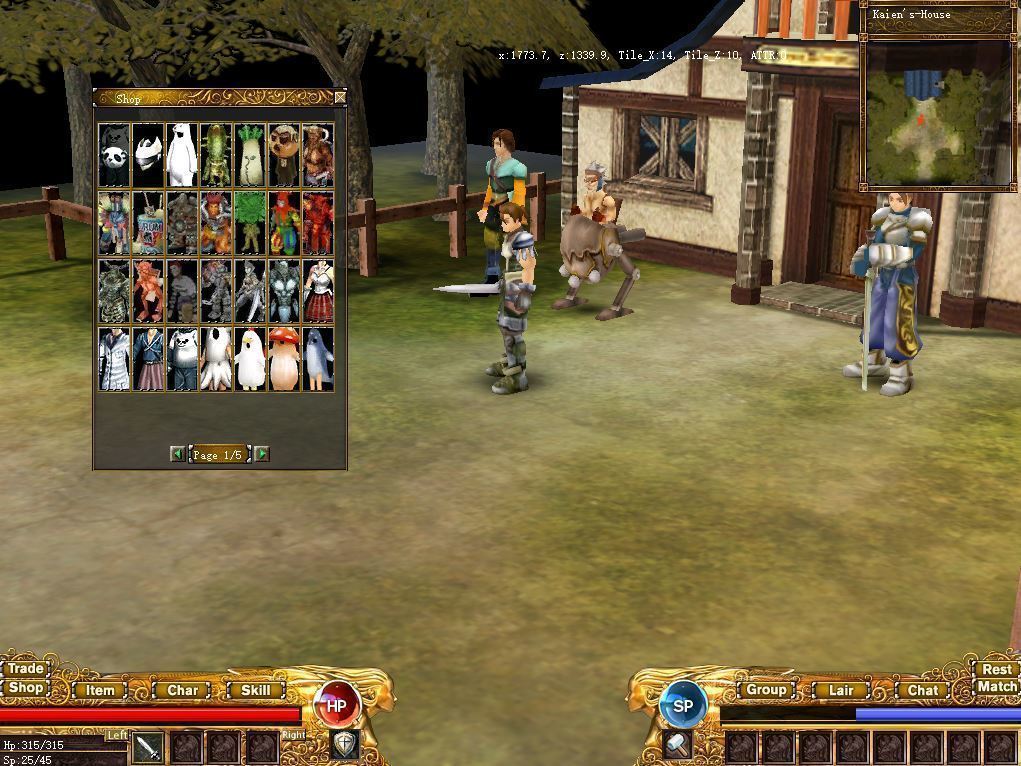Open the Chat window
This screenshot has width=1021, height=766.
pos(922,690)
